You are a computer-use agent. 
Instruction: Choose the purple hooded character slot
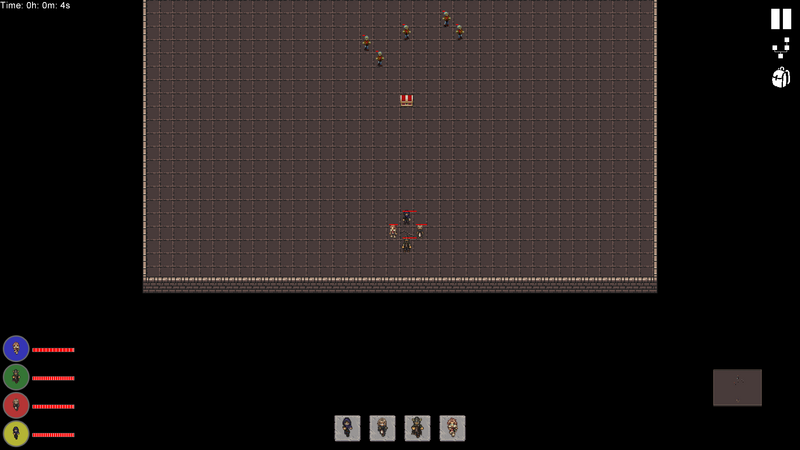347,428
